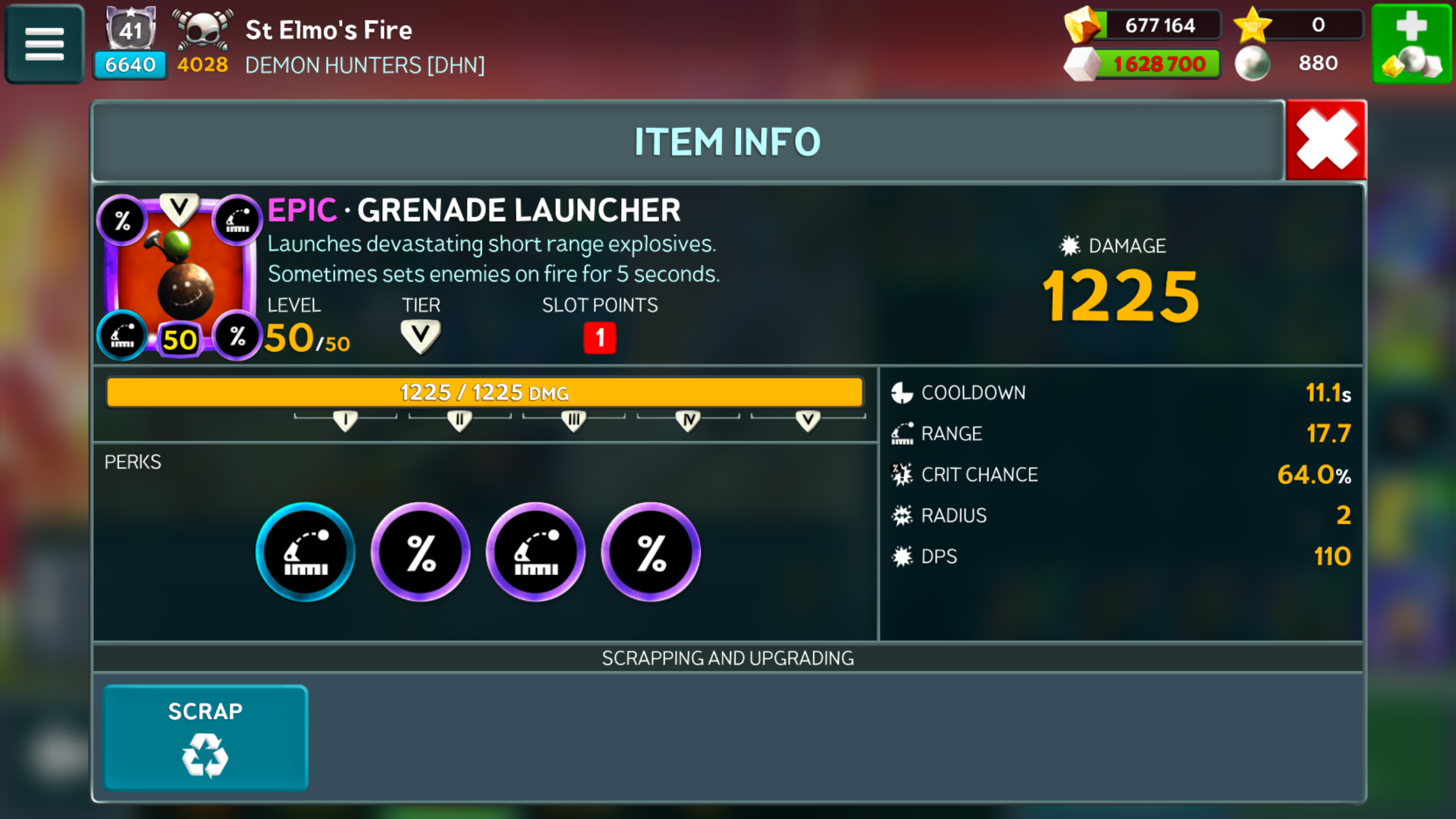Select the purple-ringed range perk in Perks row
This screenshot has width=1456, height=819.
pos(535,552)
